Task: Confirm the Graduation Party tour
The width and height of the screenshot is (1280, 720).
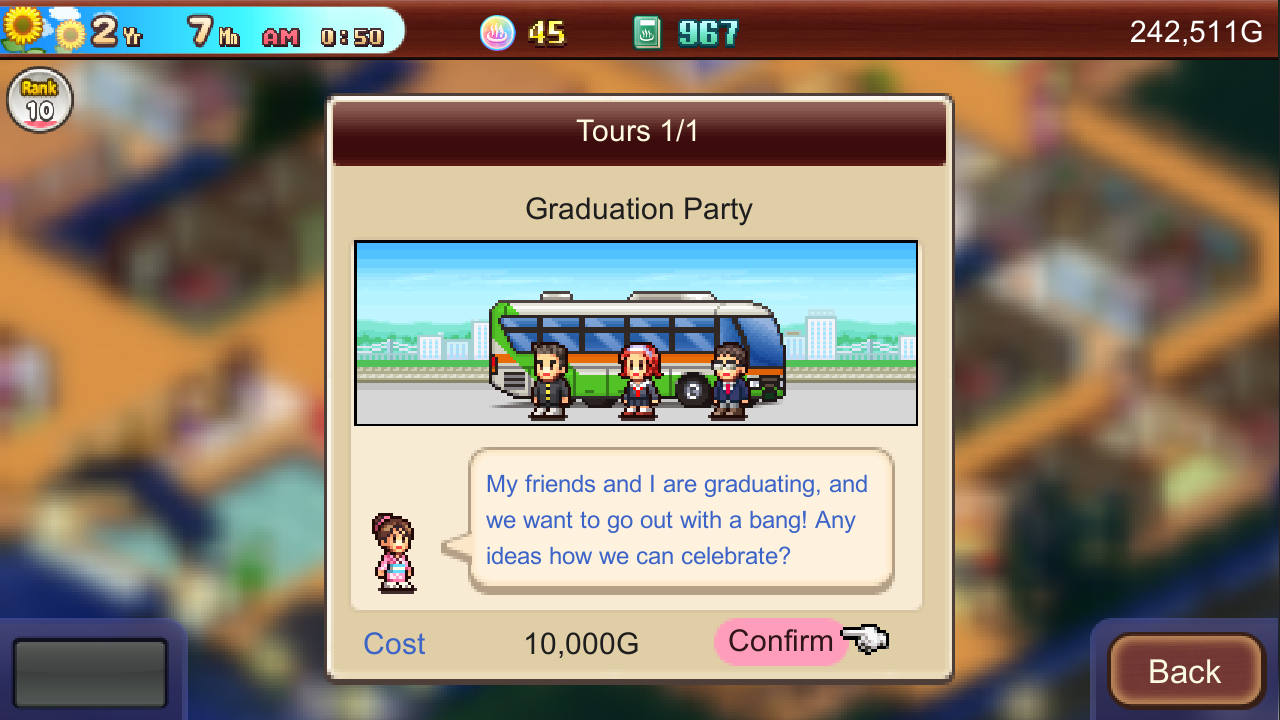Action: pyautogui.click(x=782, y=641)
